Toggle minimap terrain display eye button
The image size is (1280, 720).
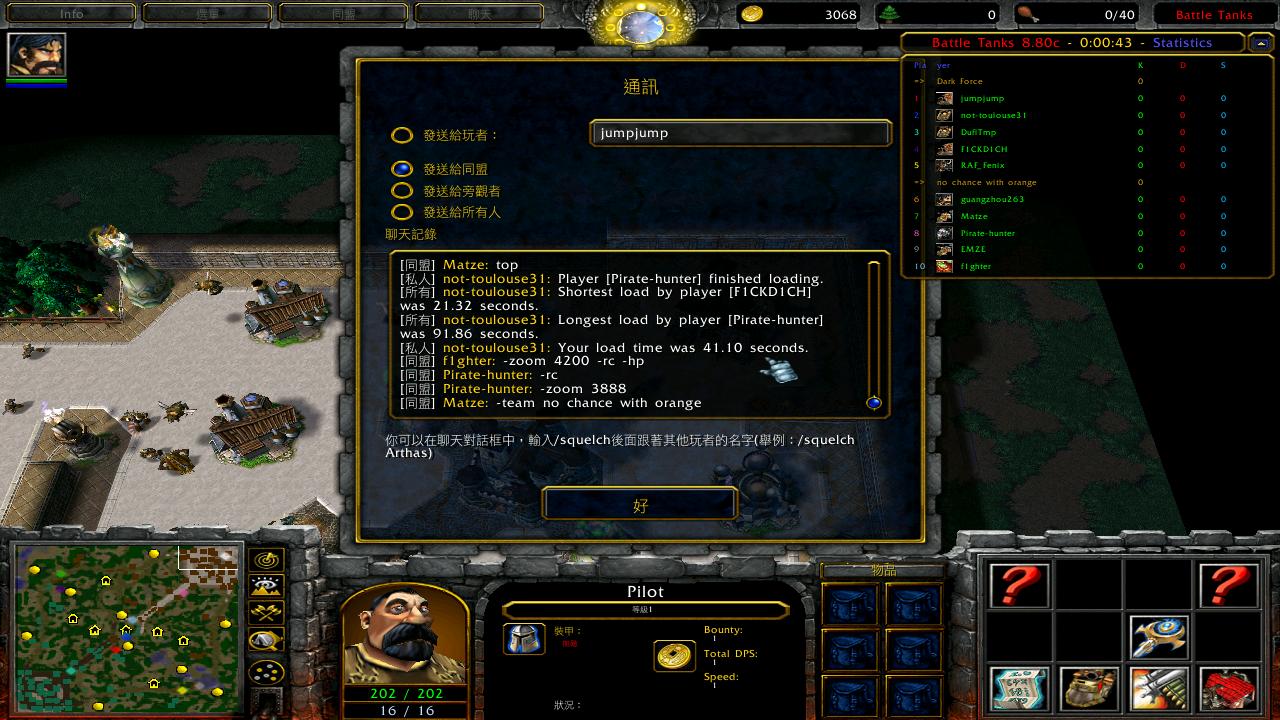[266, 586]
